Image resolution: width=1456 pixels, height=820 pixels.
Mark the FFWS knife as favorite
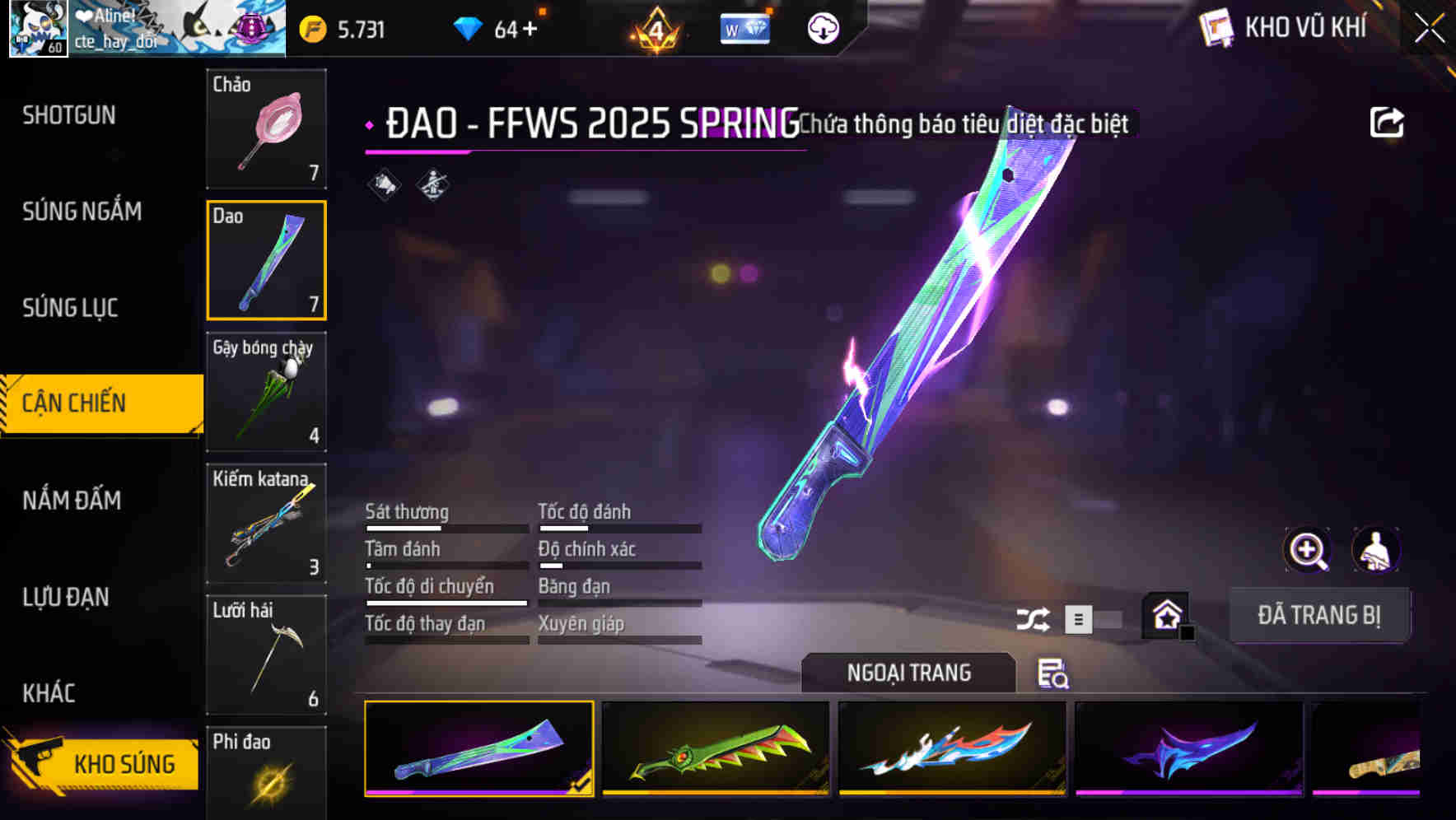click(1166, 615)
